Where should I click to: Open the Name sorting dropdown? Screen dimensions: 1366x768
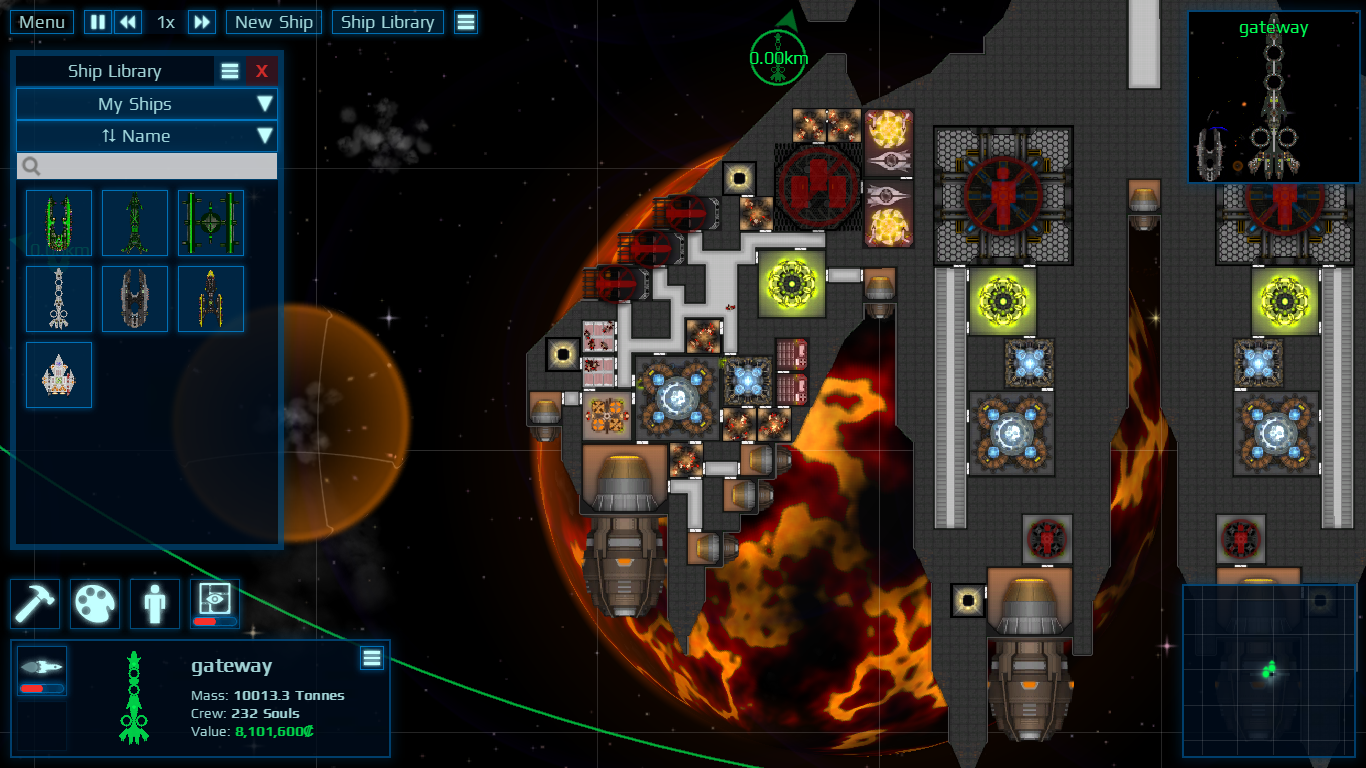(146, 136)
